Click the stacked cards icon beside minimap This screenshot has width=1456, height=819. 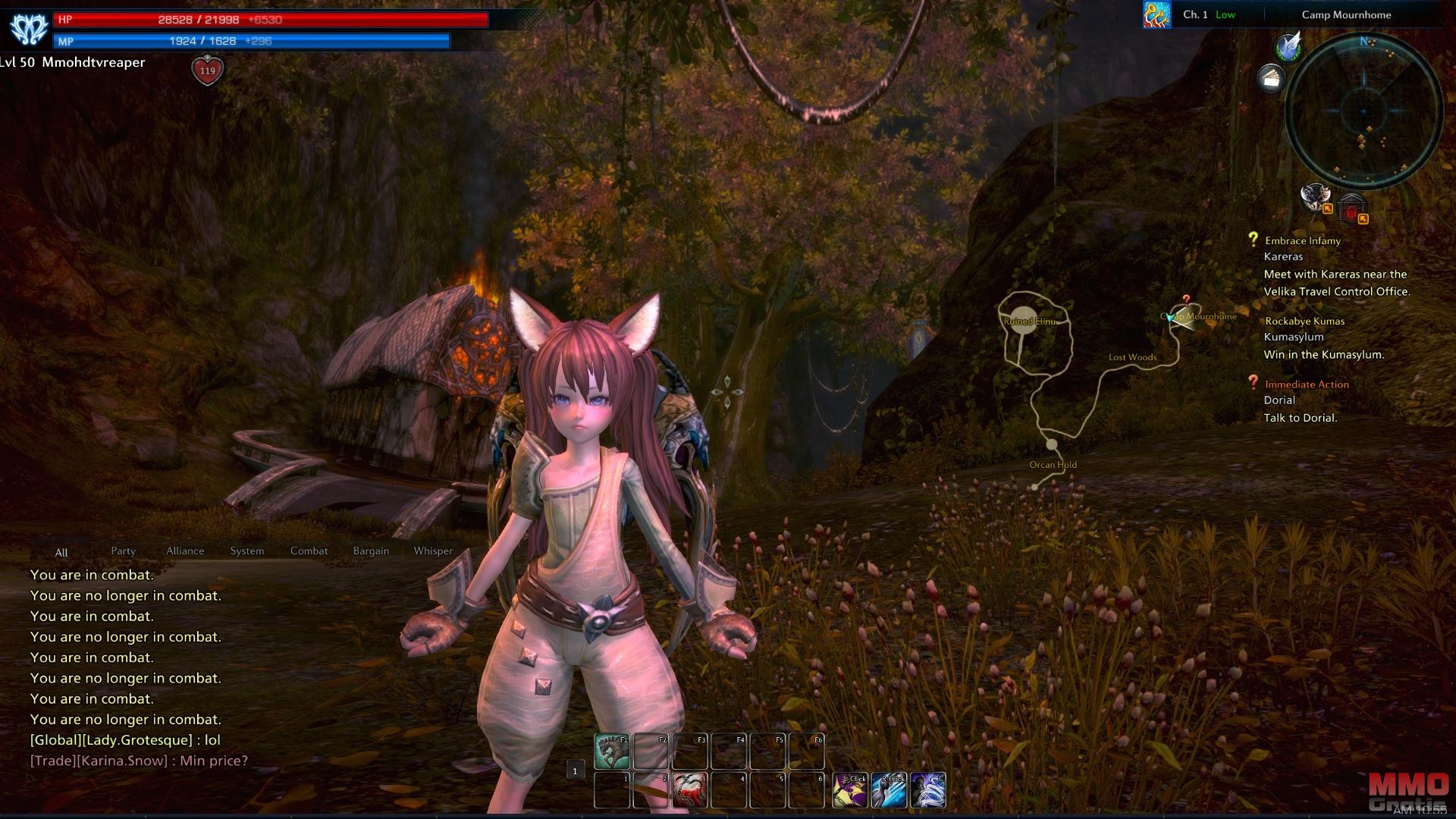1271,77
